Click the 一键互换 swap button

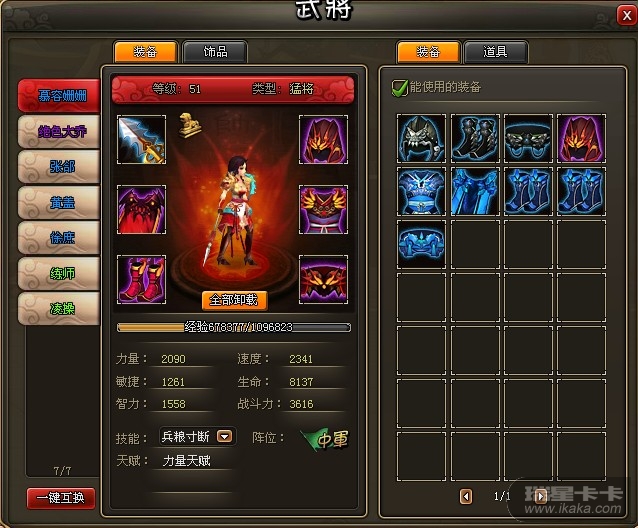pos(61,497)
